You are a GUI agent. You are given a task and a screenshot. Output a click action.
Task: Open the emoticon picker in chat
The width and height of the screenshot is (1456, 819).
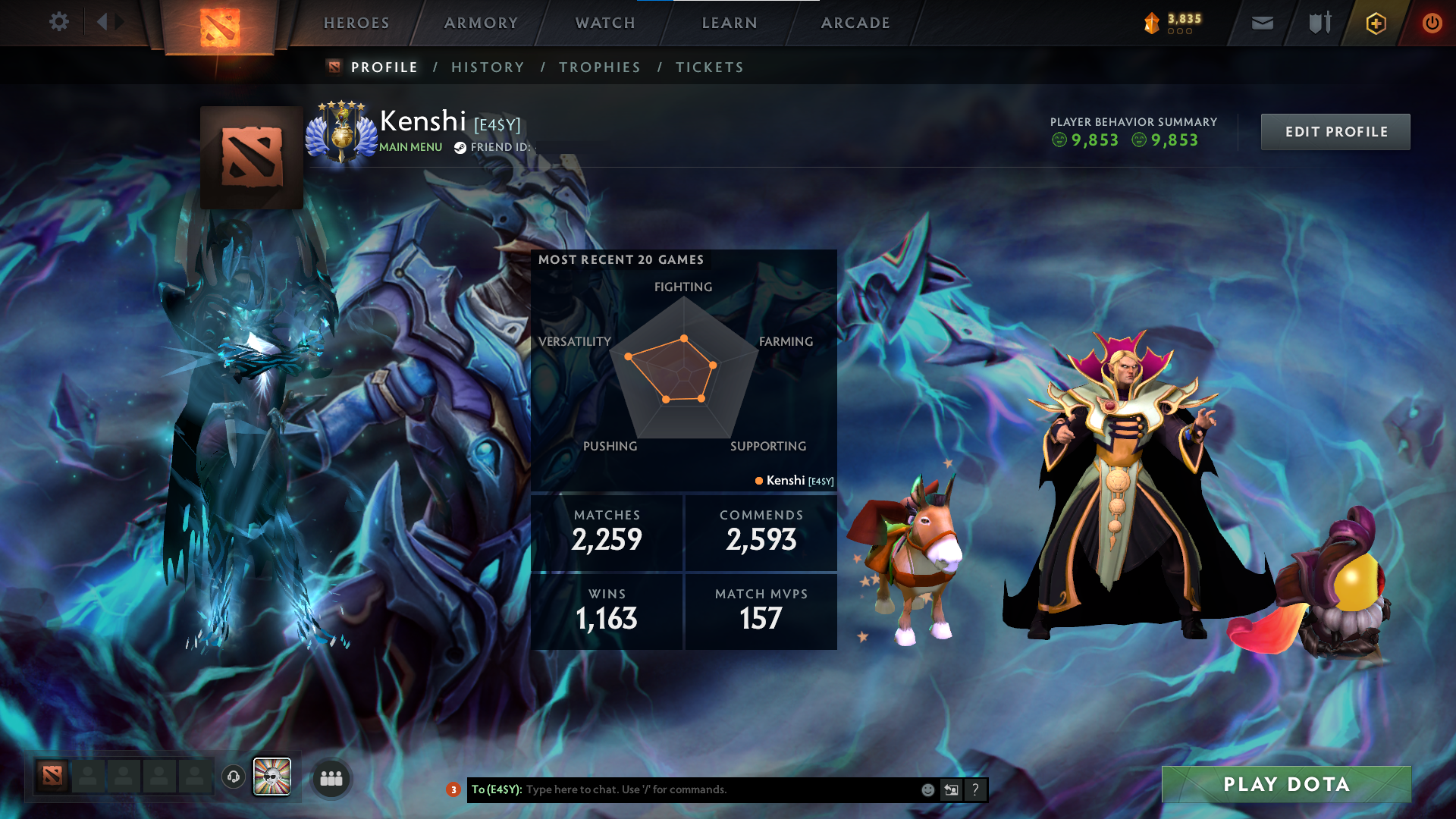927,789
